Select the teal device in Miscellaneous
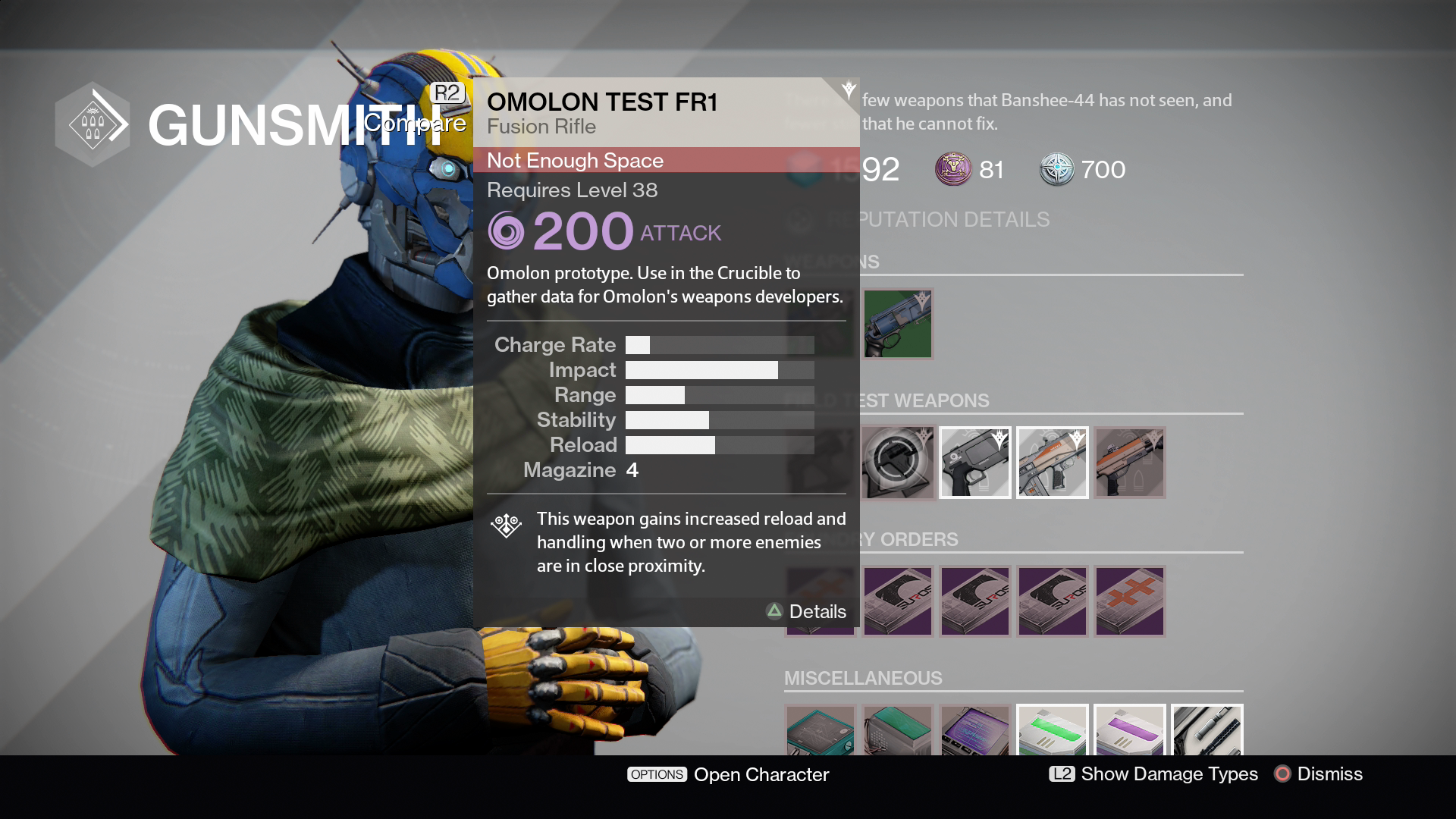This screenshot has height=819, width=1456. tap(820, 731)
